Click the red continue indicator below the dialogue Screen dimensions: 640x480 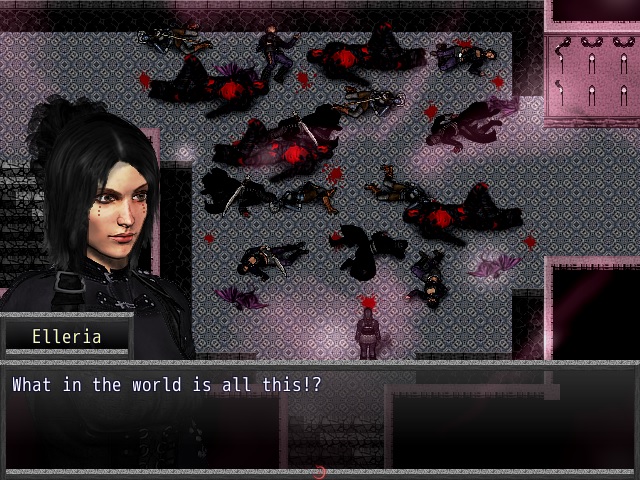click(x=320, y=472)
